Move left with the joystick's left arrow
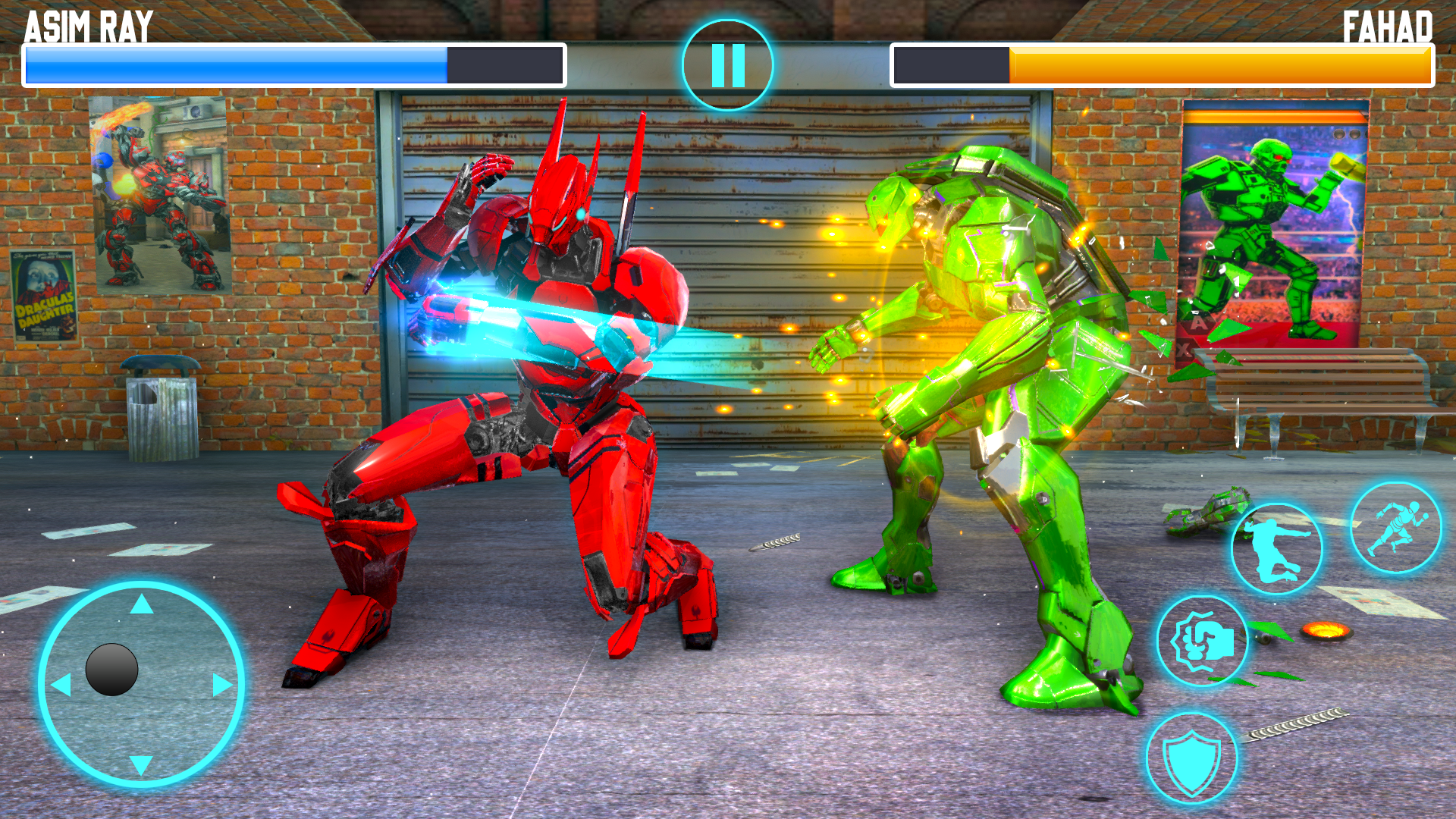 [x=61, y=685]
